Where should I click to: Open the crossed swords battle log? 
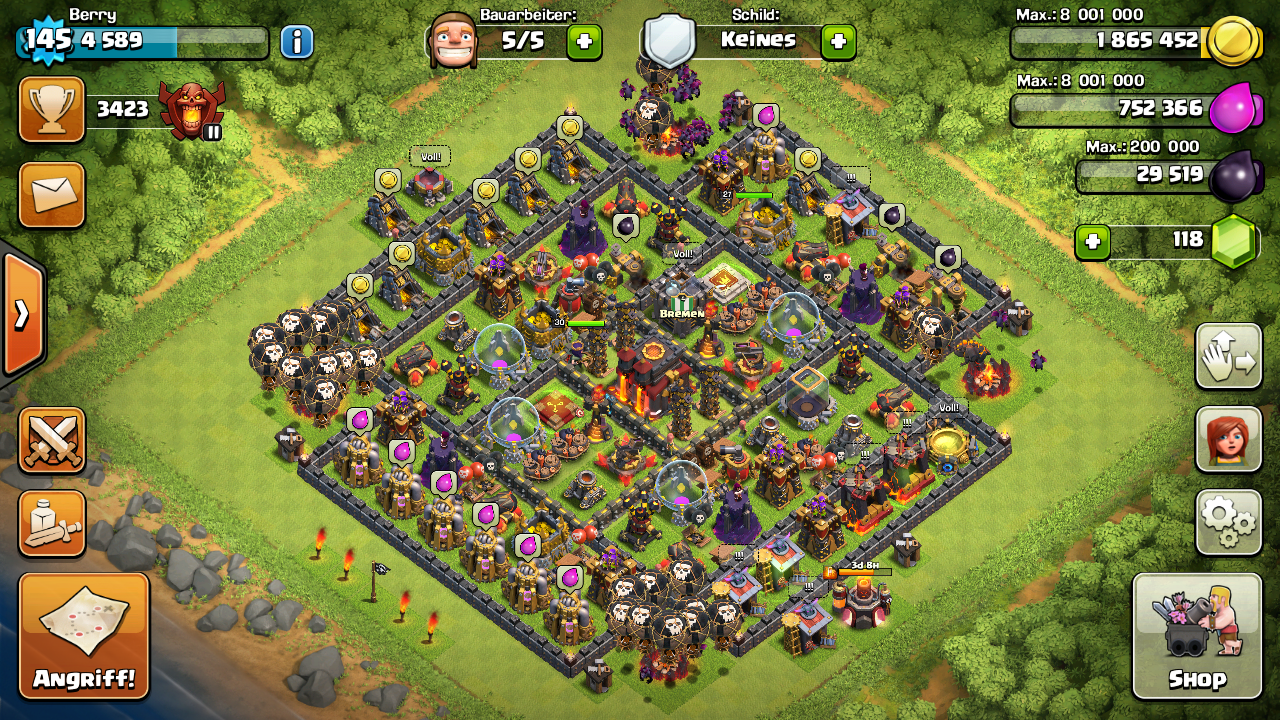coord(52,440)
